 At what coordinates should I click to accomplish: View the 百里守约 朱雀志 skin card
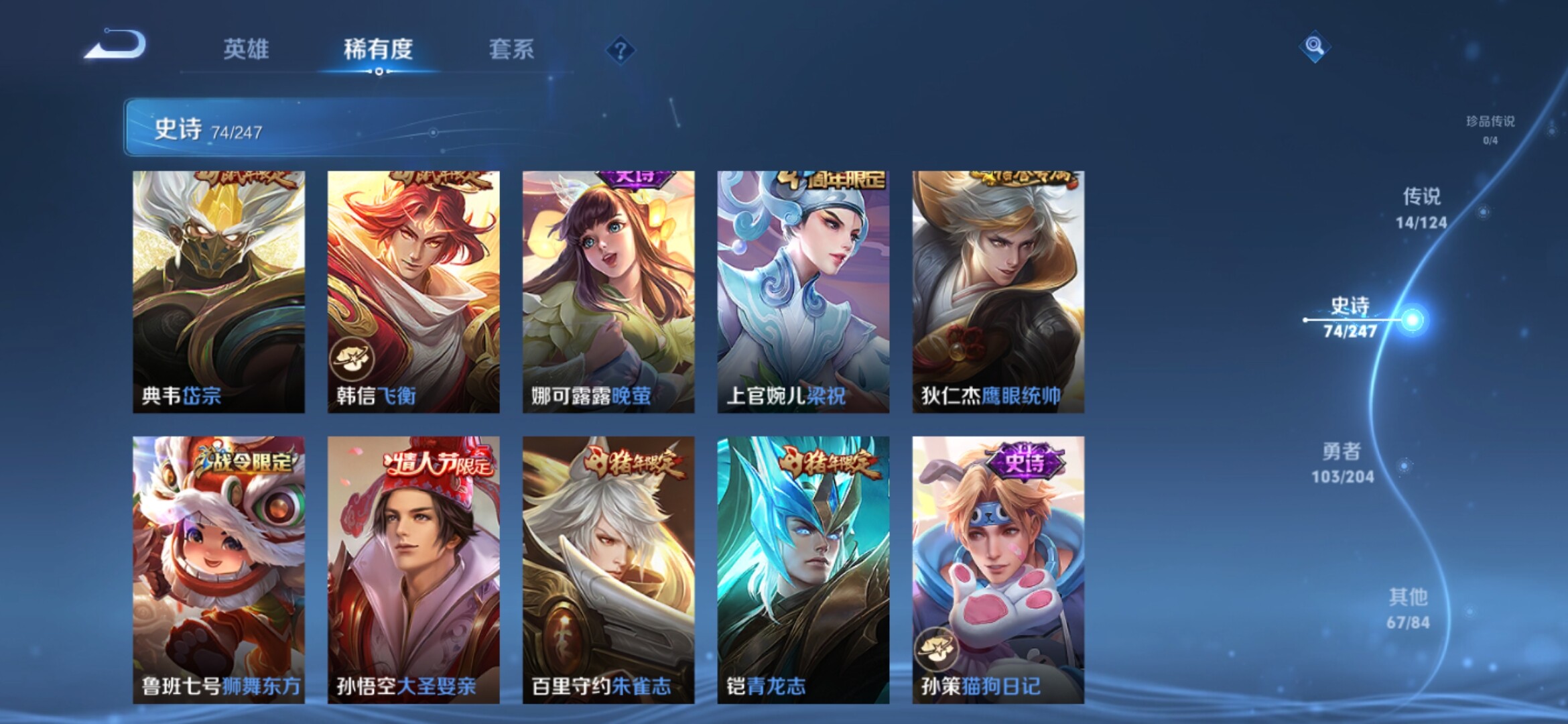[608, 570]
